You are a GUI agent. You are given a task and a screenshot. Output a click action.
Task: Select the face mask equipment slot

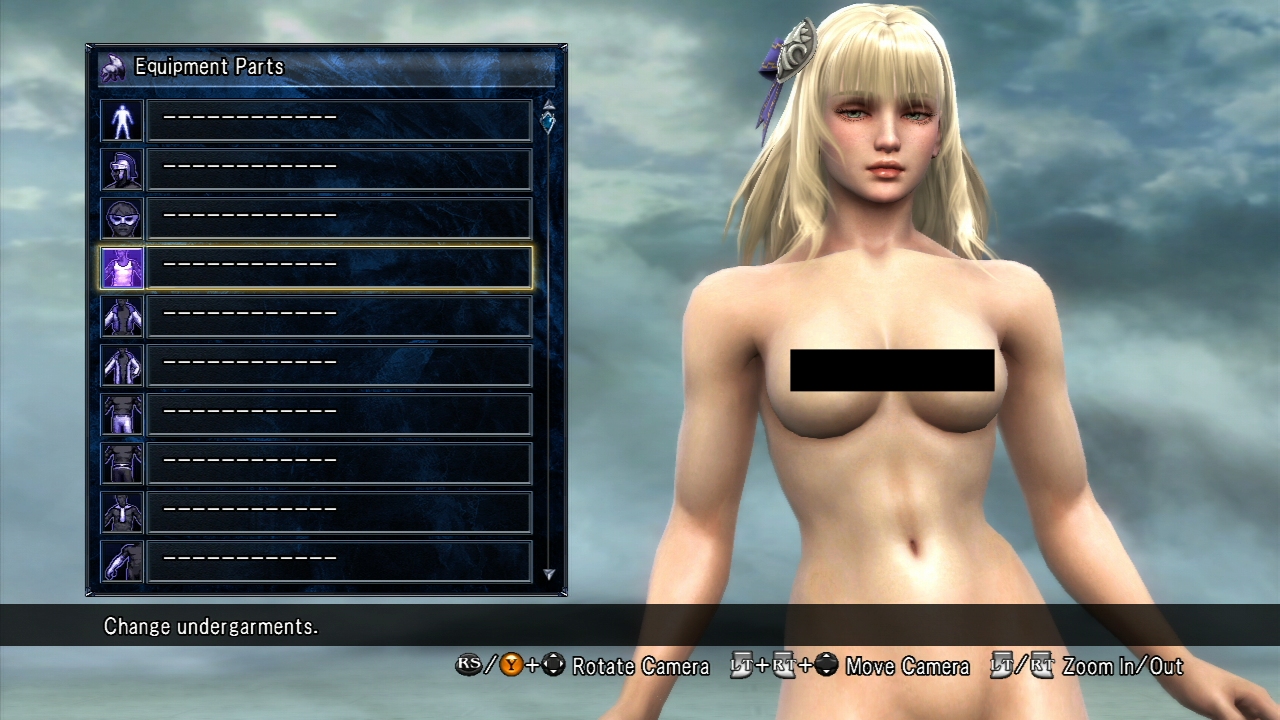point(339,218)
